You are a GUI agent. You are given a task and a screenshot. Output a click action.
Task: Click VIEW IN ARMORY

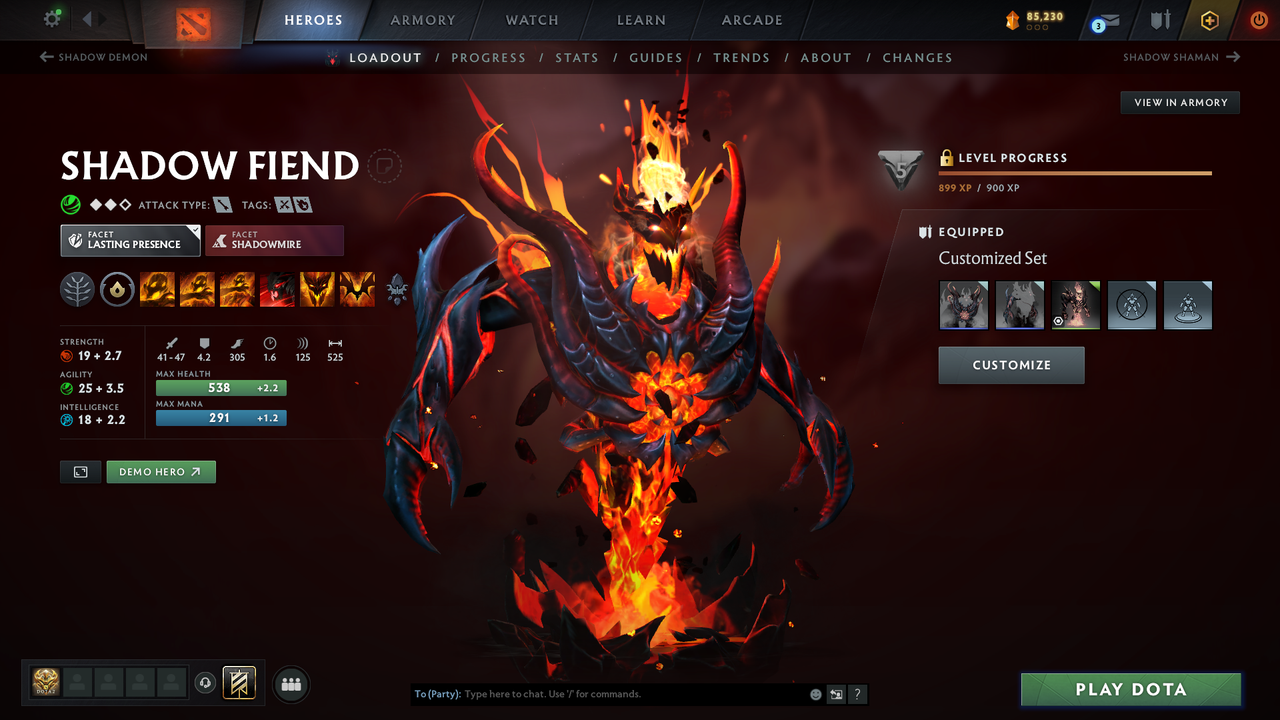click(x=1179, y=102)
